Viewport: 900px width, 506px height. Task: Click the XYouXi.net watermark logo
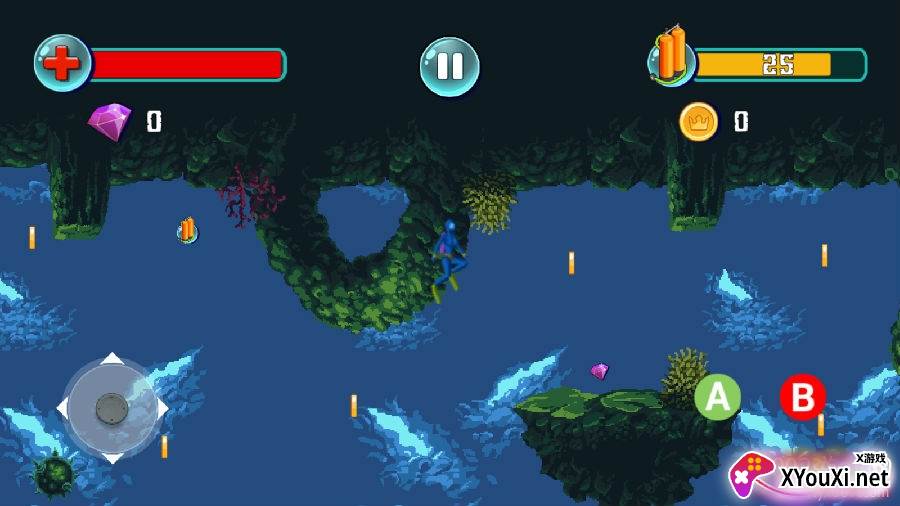pos(810,475)
